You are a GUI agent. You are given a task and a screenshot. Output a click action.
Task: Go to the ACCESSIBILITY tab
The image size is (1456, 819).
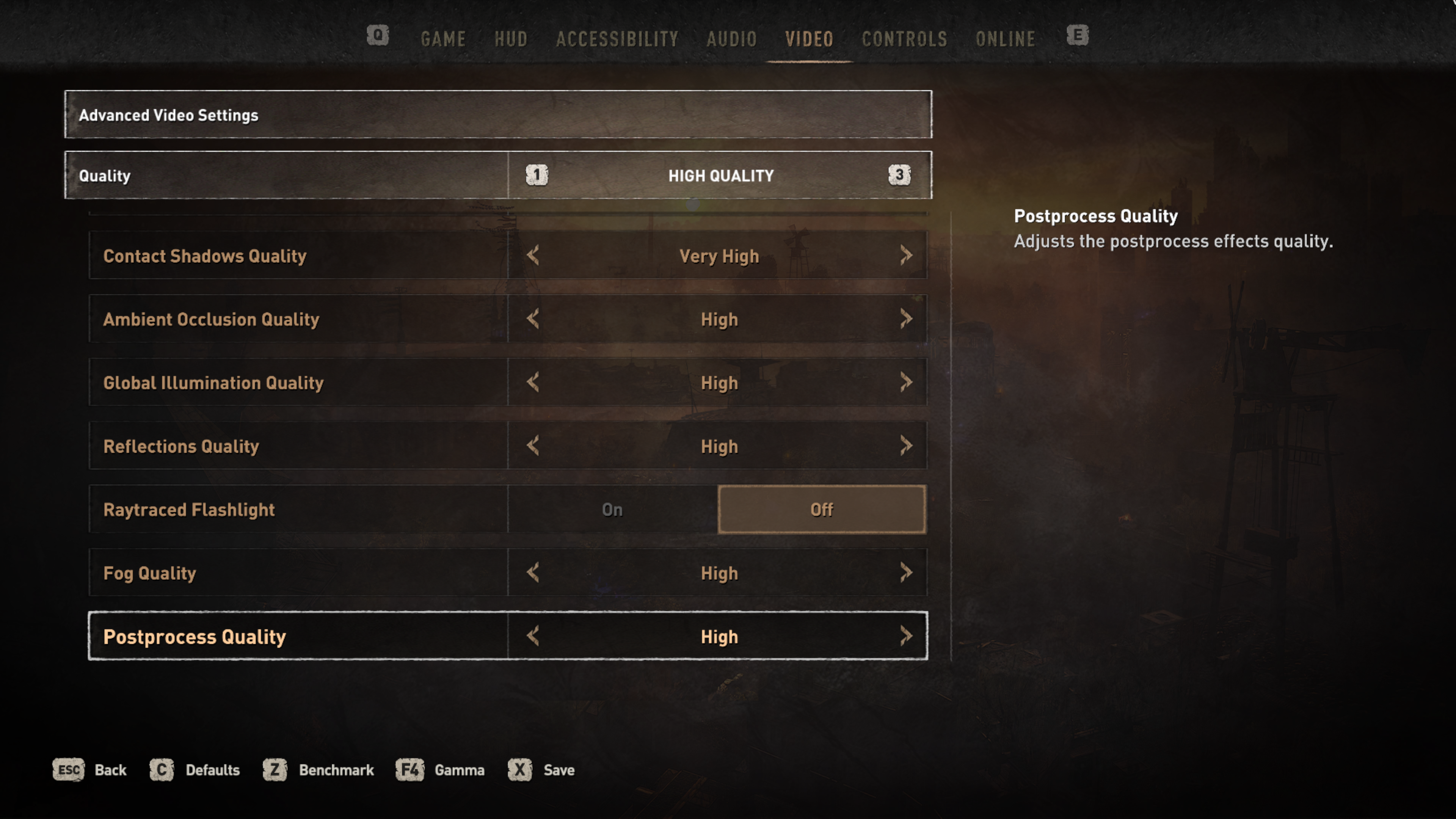(617, 39)
